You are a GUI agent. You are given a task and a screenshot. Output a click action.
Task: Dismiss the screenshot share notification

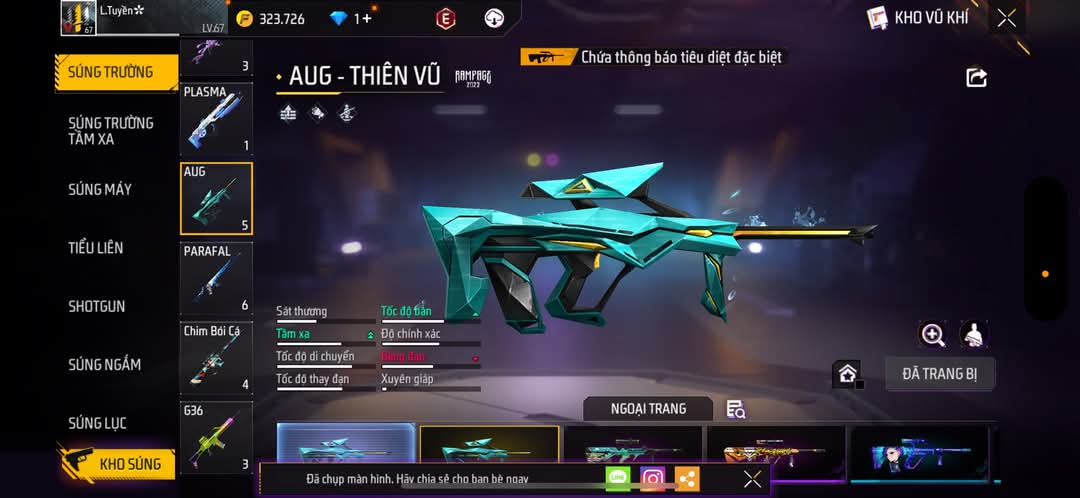point(752,479)
